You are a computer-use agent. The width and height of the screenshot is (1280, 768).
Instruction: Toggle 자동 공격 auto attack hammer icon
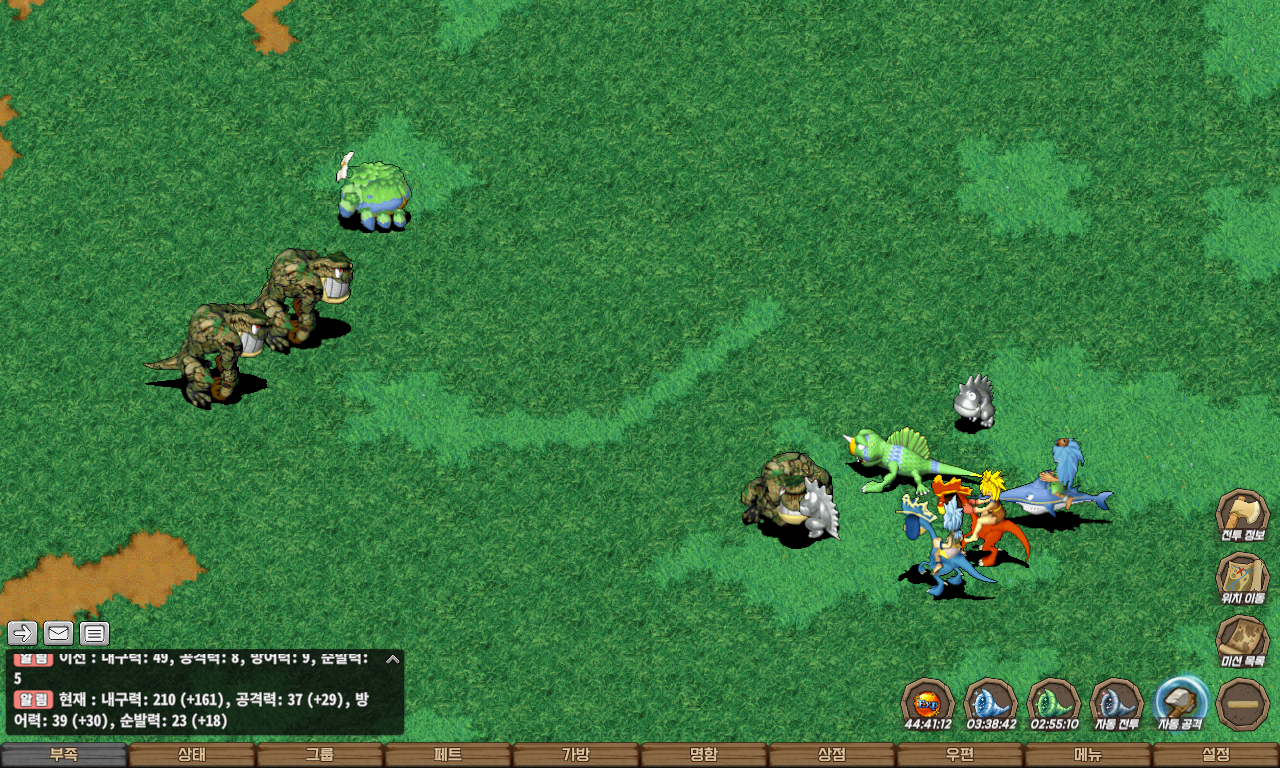pos(1180,702)
